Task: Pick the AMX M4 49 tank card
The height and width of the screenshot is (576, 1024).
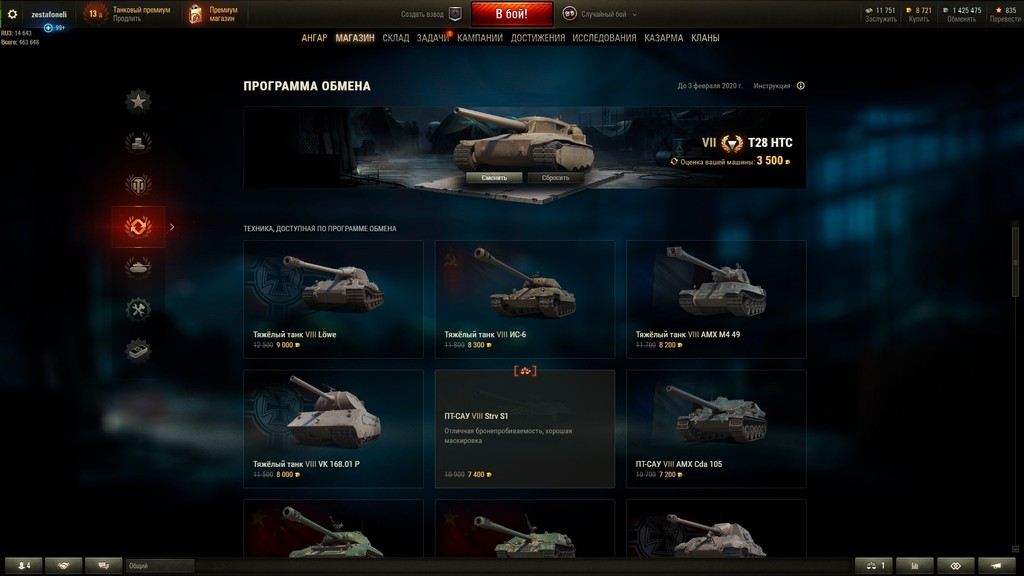Action: (716, 299)
